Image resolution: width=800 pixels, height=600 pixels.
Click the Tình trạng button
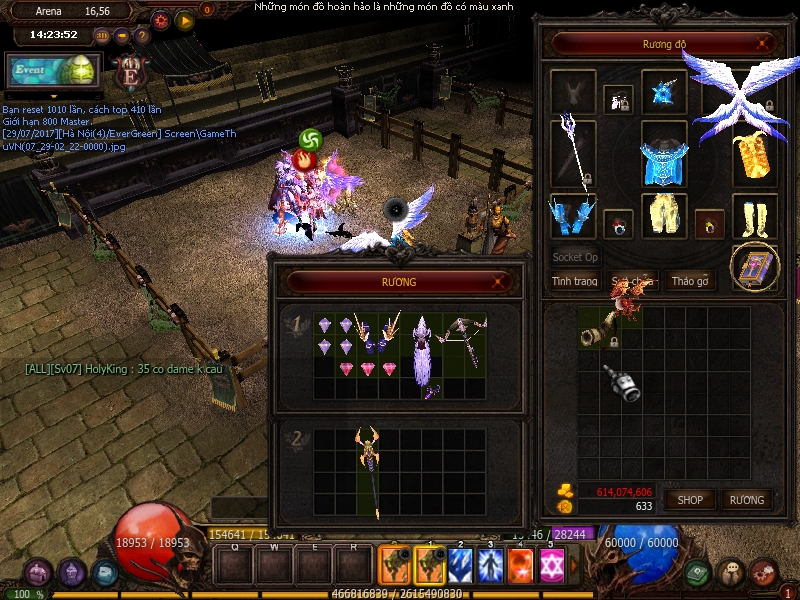click(x=575, y=281)
